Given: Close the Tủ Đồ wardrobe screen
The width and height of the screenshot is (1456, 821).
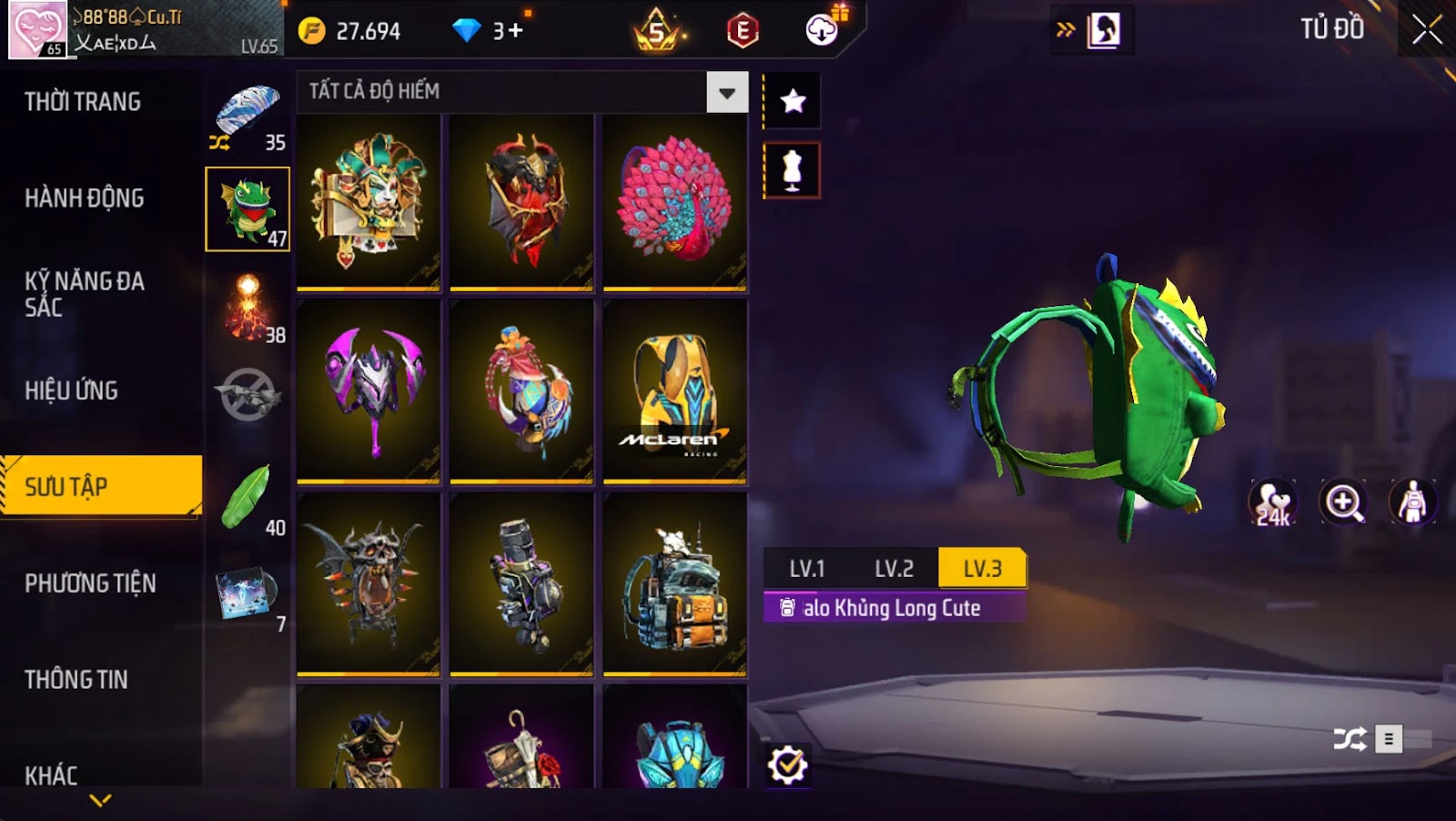Looking at the screenshot, I should click(x=1426, y=30).
